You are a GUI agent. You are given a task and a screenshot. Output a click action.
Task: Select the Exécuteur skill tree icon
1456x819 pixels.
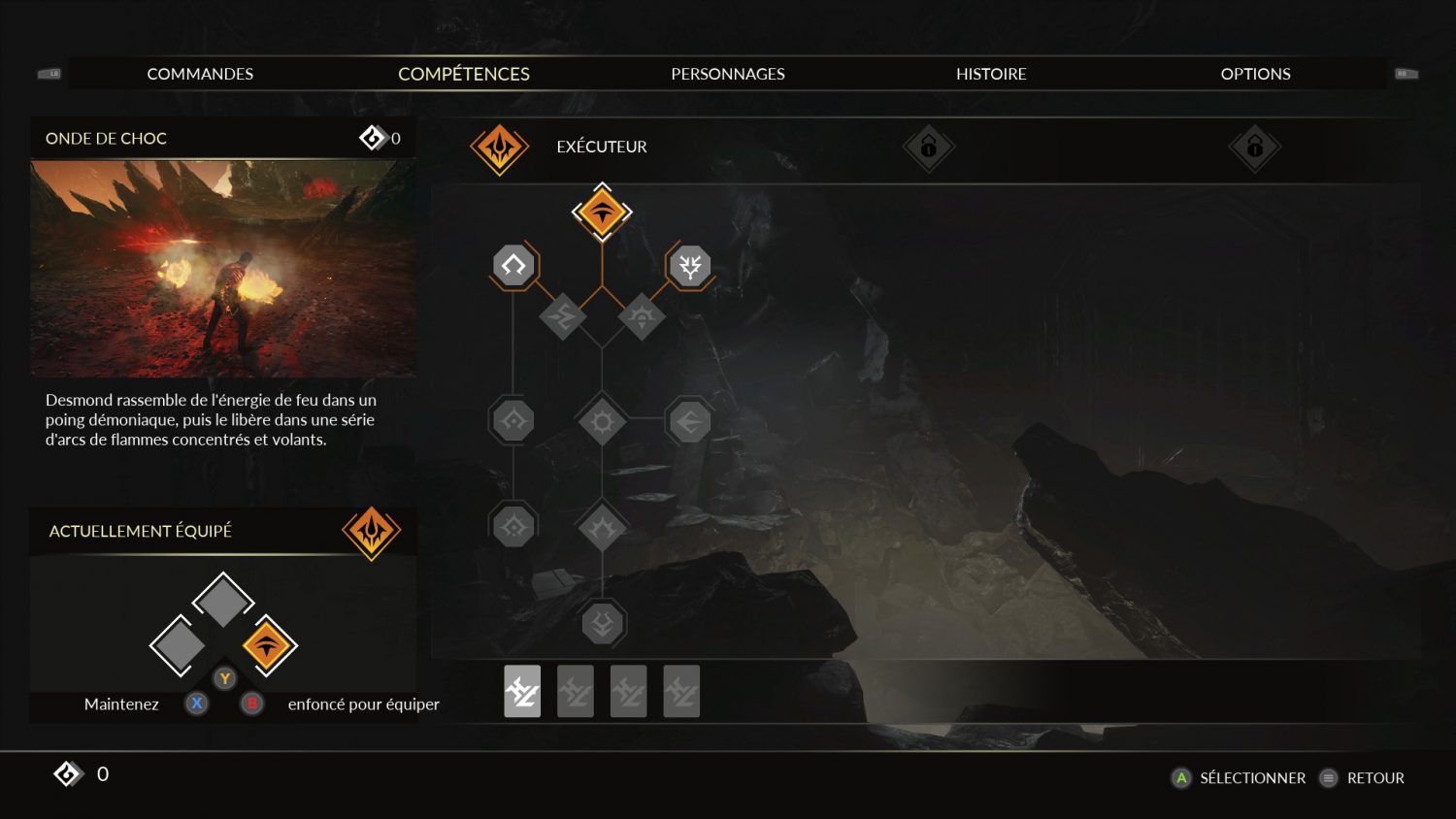pyautogui.click(x=500, y=148)
